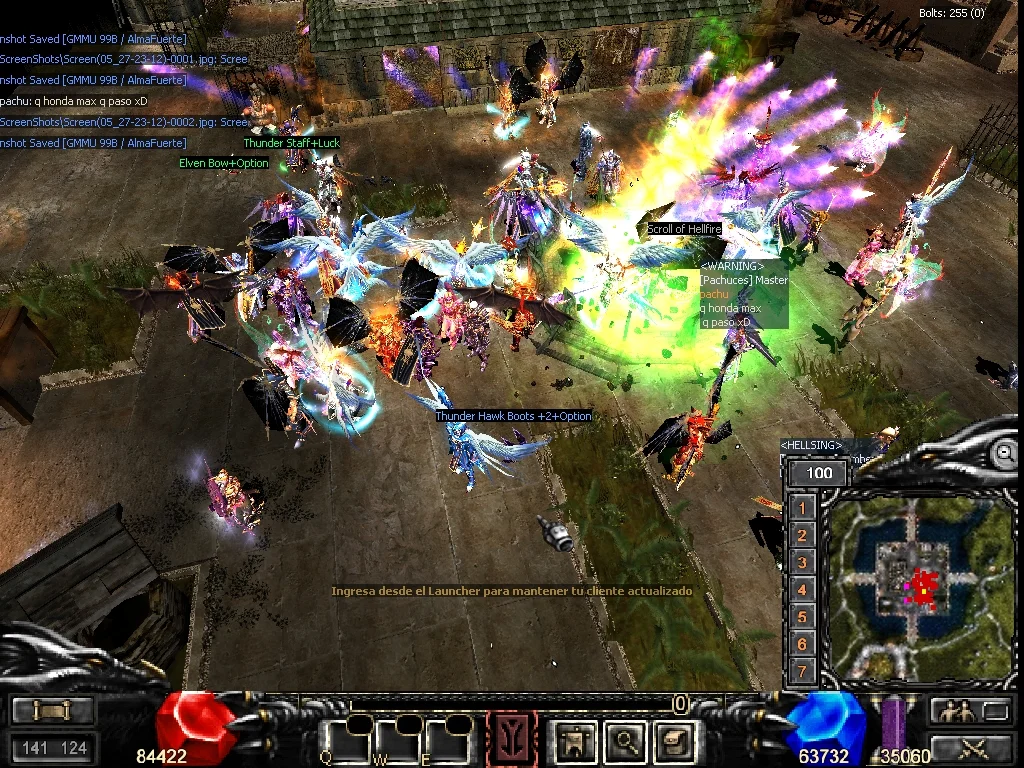Screen dimensions: 1024x768
Task: Click the magnifying glass button on bottom bar
Action: click(626, 741)
